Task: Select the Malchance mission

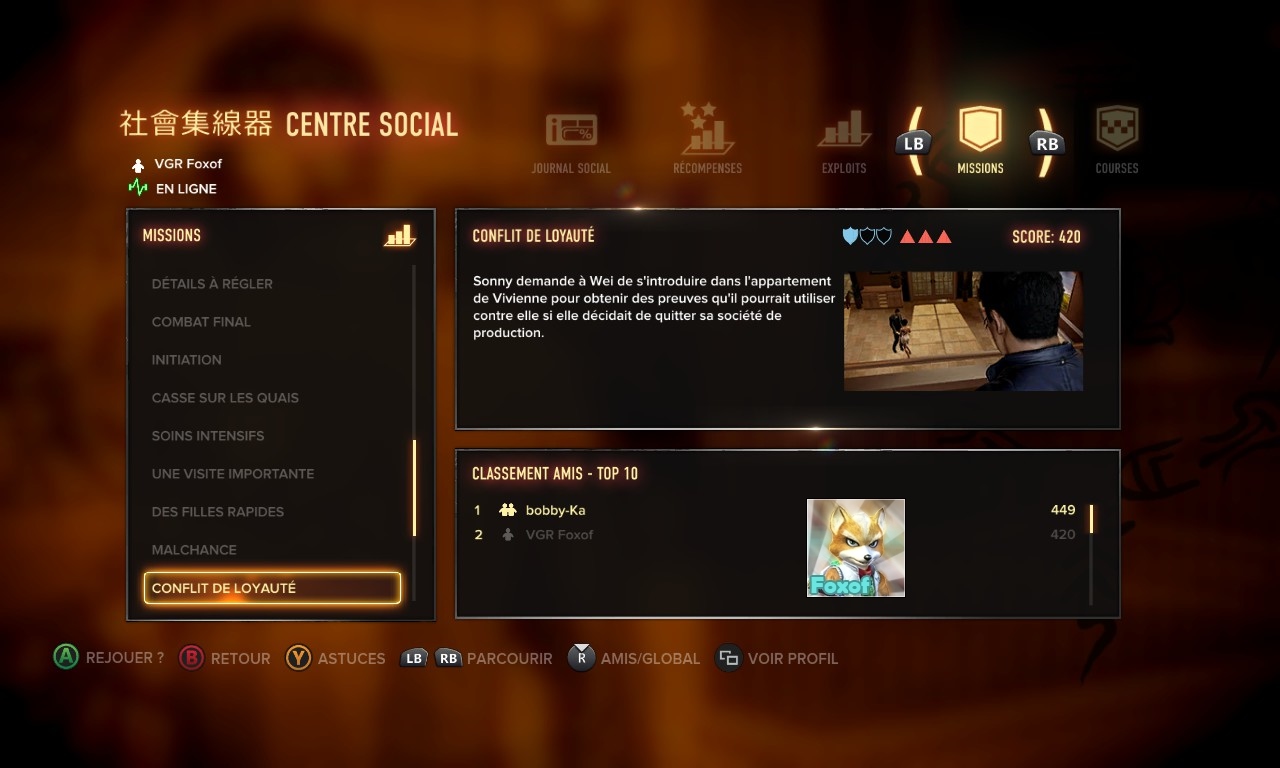Action: (x=194, y=550)
